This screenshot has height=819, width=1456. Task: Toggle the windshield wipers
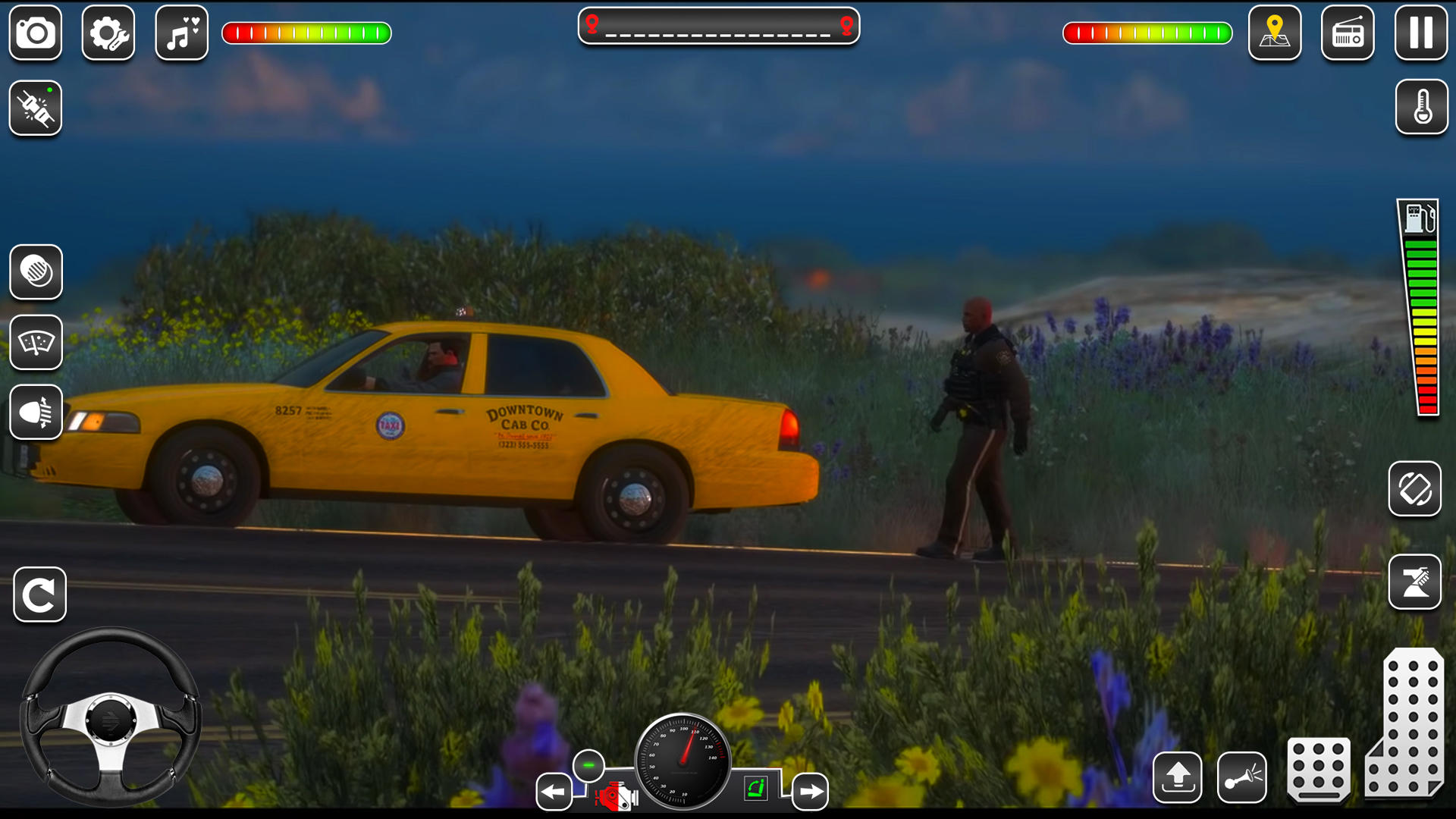pos(36,343)
